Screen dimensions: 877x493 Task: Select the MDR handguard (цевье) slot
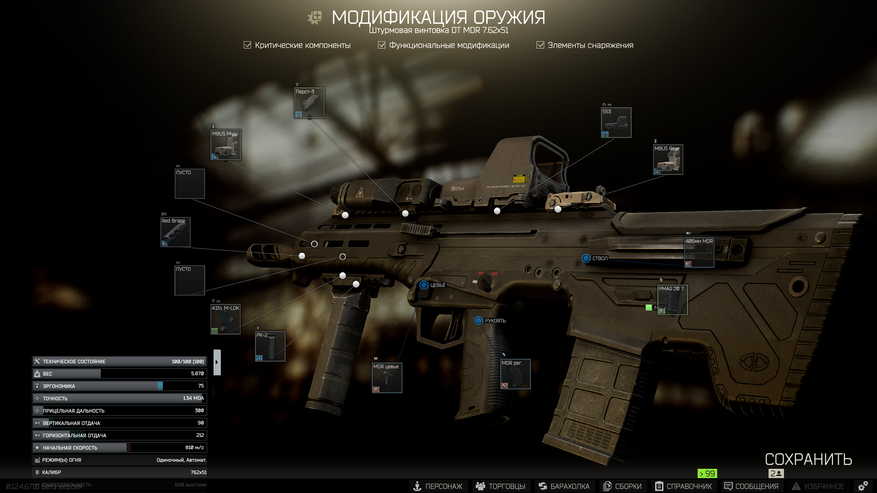387,378
